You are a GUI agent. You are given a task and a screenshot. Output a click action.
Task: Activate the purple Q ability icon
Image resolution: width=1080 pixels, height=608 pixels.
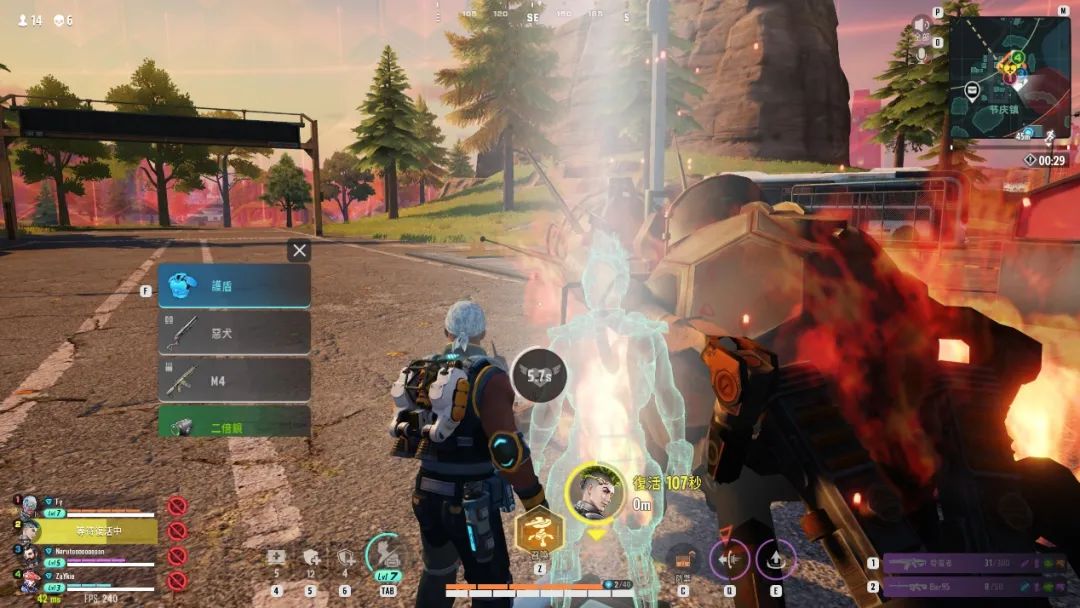(730, 559)
